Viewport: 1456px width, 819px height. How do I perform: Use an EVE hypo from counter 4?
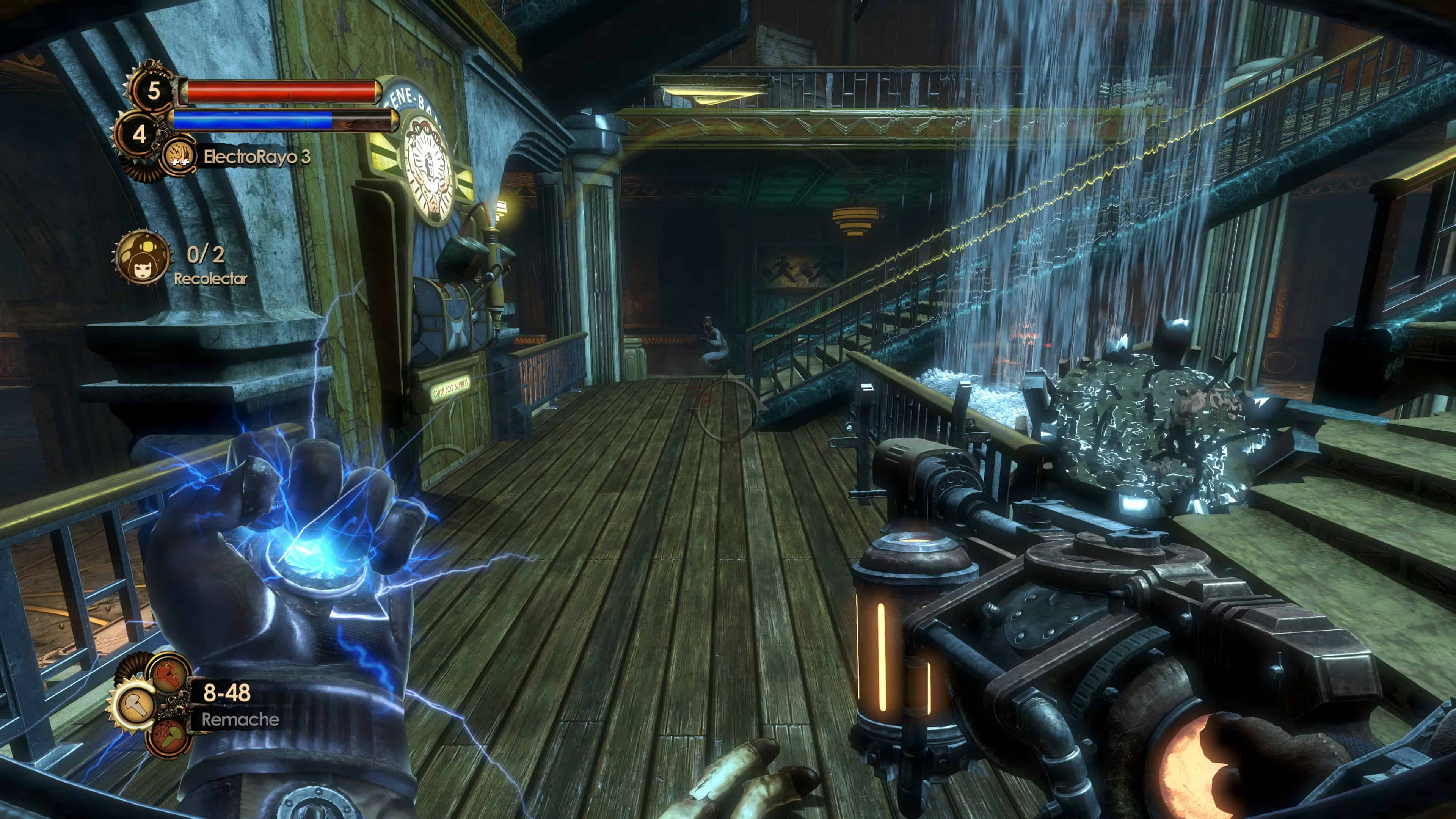139,135
